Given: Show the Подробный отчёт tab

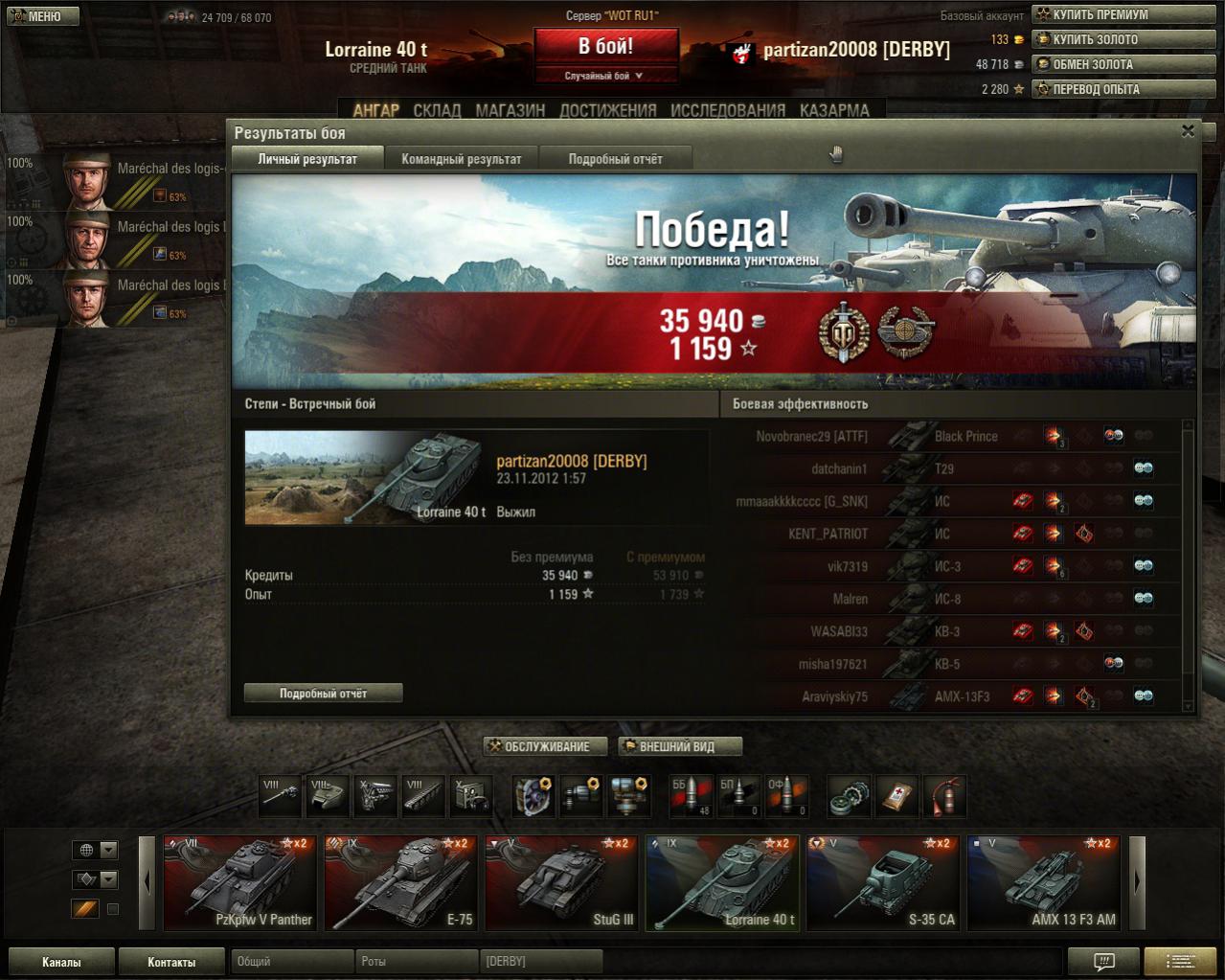Looking at the screenshot, I should point(615,159).
